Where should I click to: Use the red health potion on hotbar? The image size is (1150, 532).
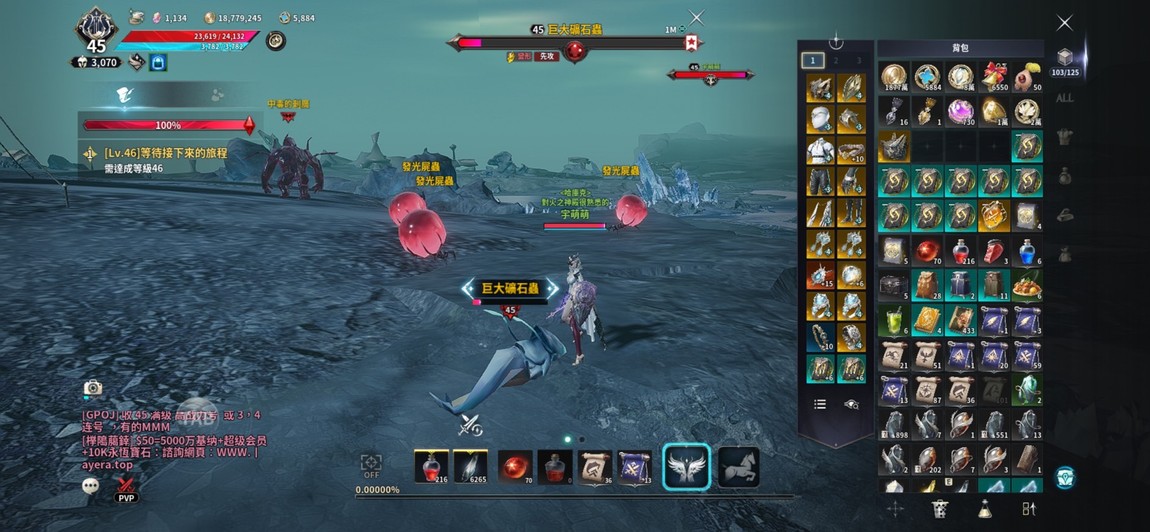pyautogui.click(x=431, y=466)
